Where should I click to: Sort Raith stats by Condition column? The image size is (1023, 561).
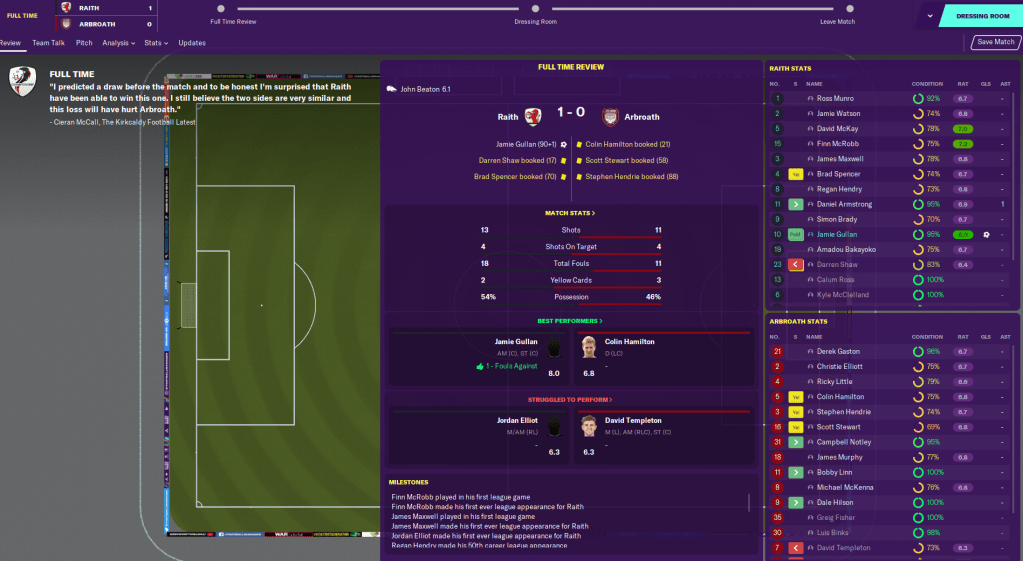(927, 84)
